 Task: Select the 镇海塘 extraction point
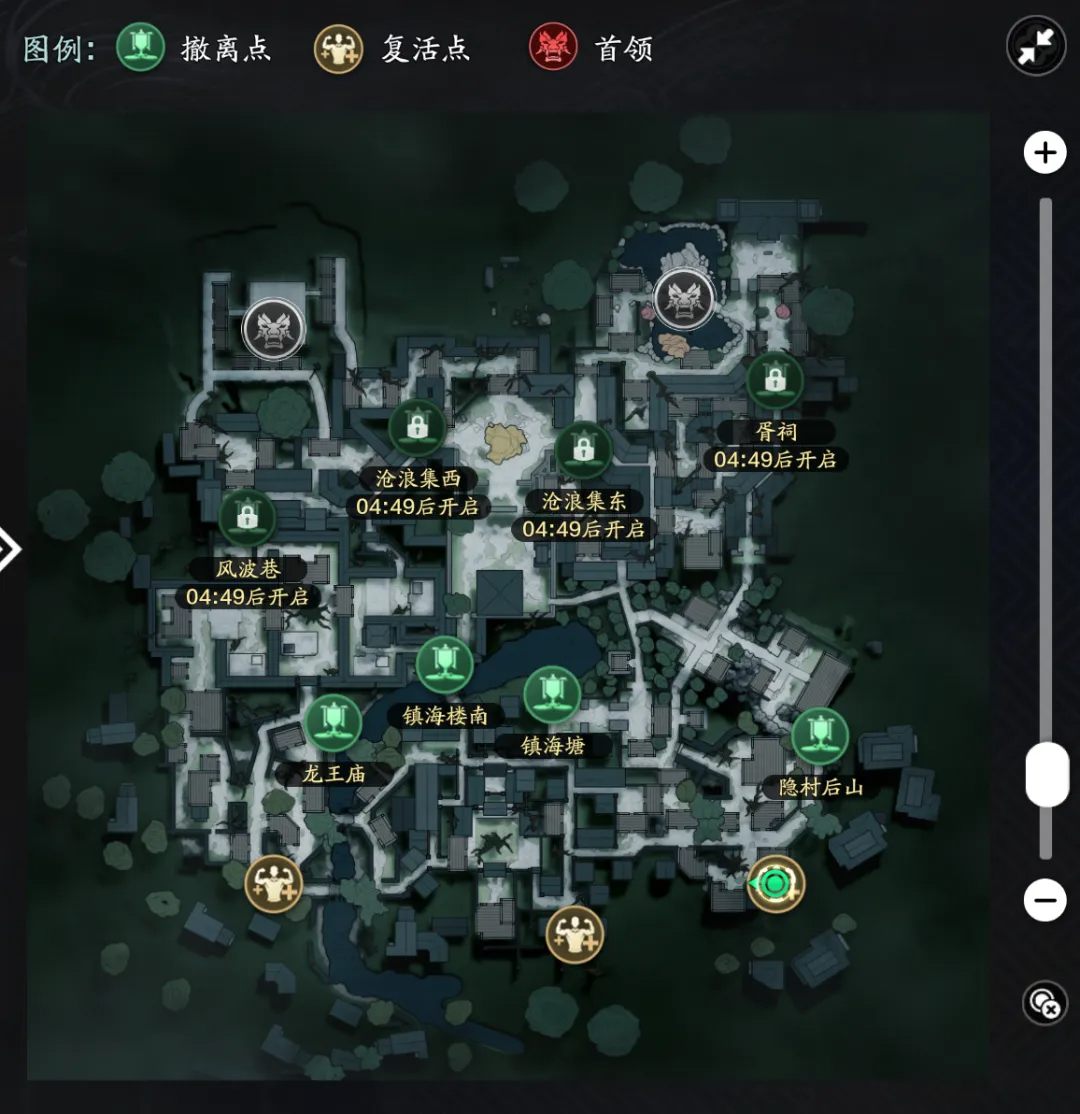(x=552, y=694)
